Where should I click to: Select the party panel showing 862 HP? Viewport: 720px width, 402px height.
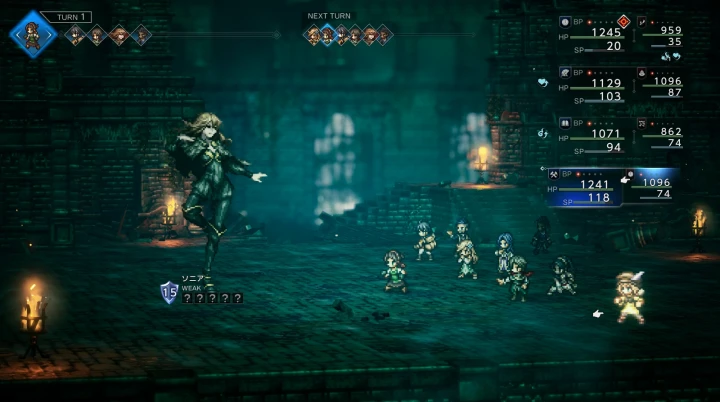(x=662, y=137)
